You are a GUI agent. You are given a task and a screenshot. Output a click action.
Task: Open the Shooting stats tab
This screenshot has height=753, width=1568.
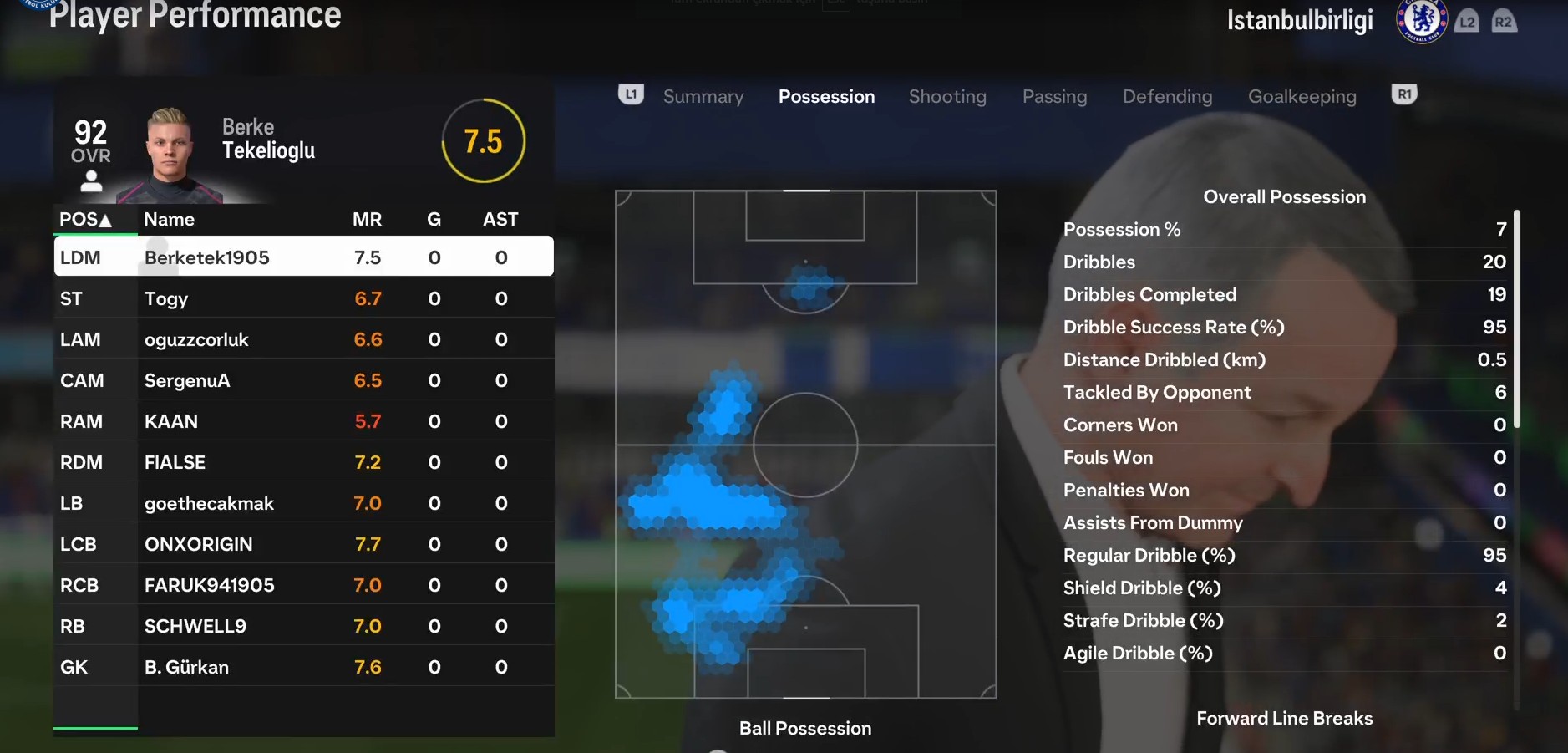coord(947,97)
